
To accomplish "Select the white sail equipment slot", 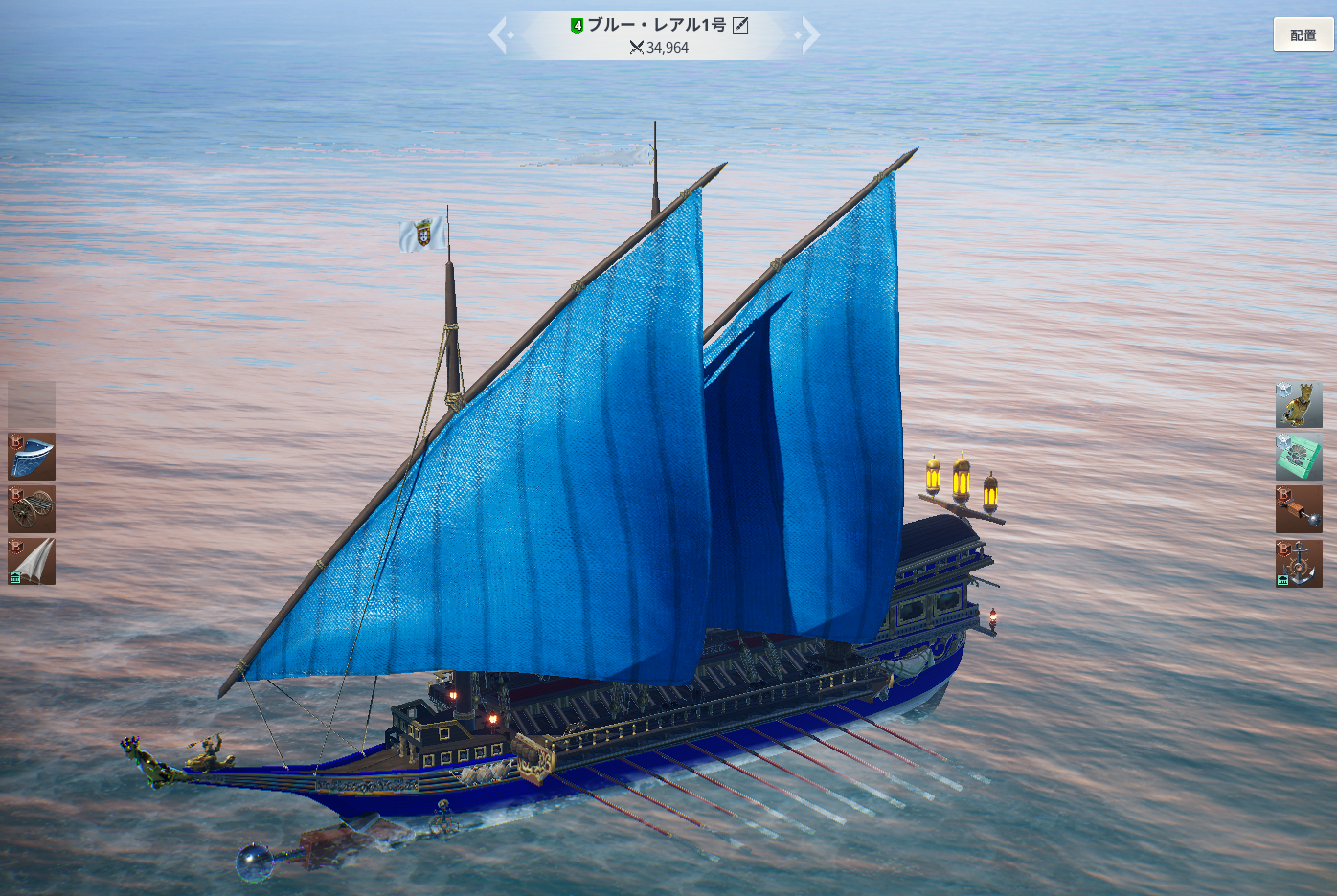I will pos(32,561).
